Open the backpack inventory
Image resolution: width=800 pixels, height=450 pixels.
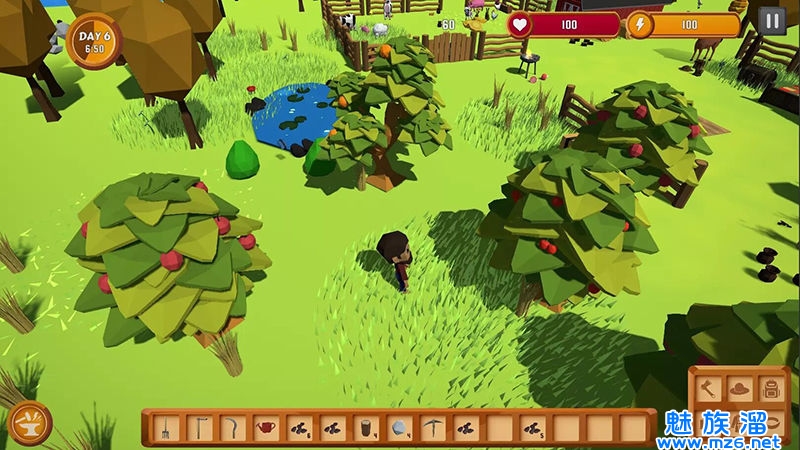771,388
